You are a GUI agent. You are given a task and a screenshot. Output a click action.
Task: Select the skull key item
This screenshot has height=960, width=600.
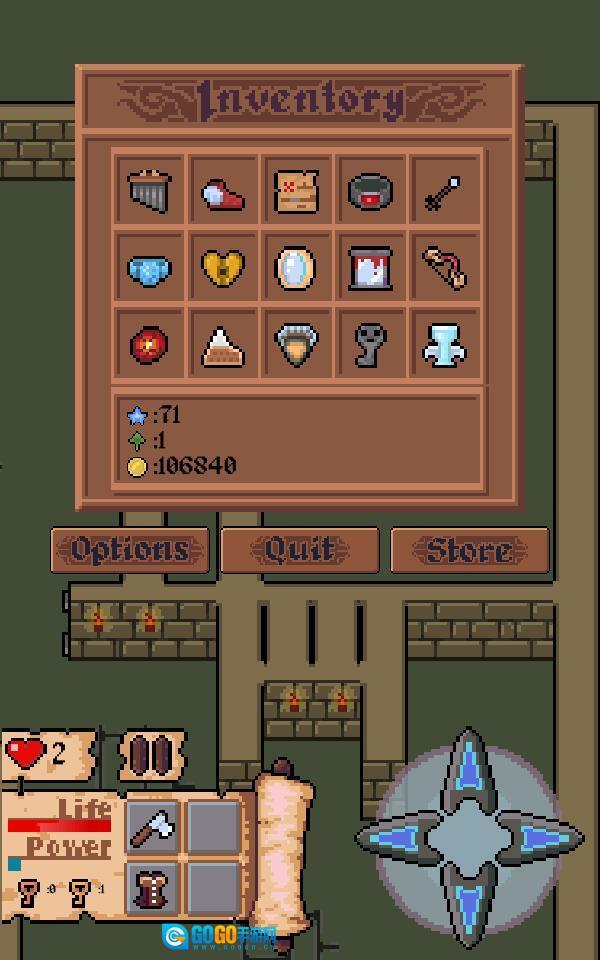(x=371, y=345)
